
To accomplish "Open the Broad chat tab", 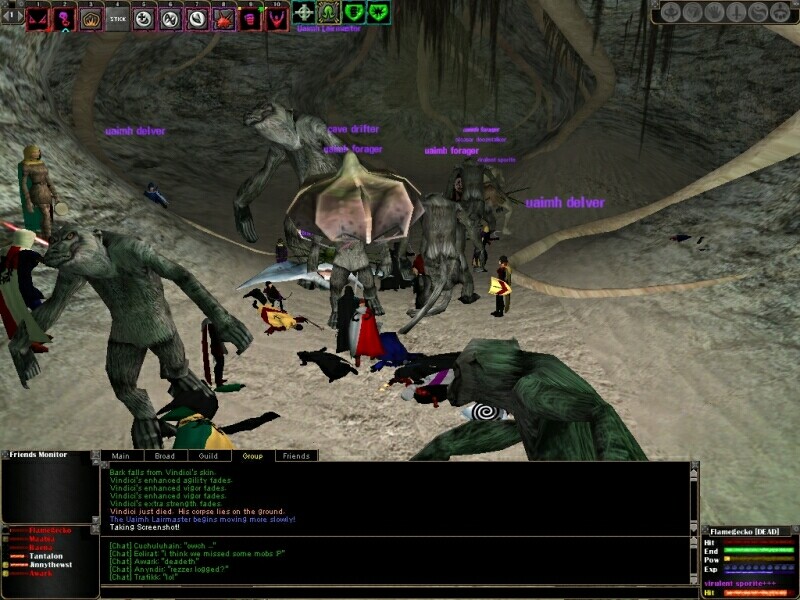I will pos(165,455).
